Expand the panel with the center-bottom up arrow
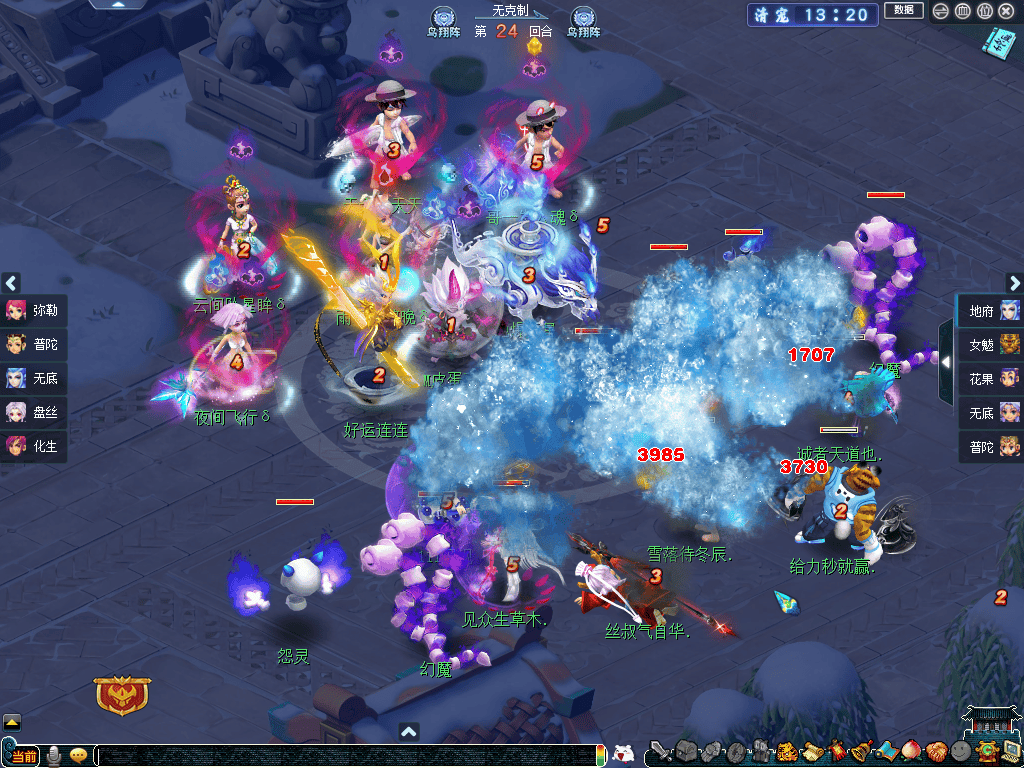 [x=408, y=732]
